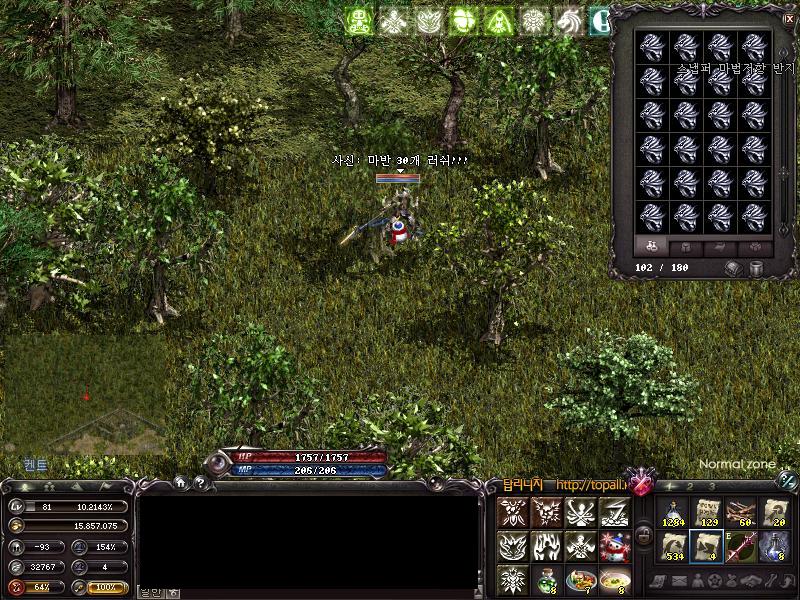Cast the lightning bolt skill

[614, 512]
